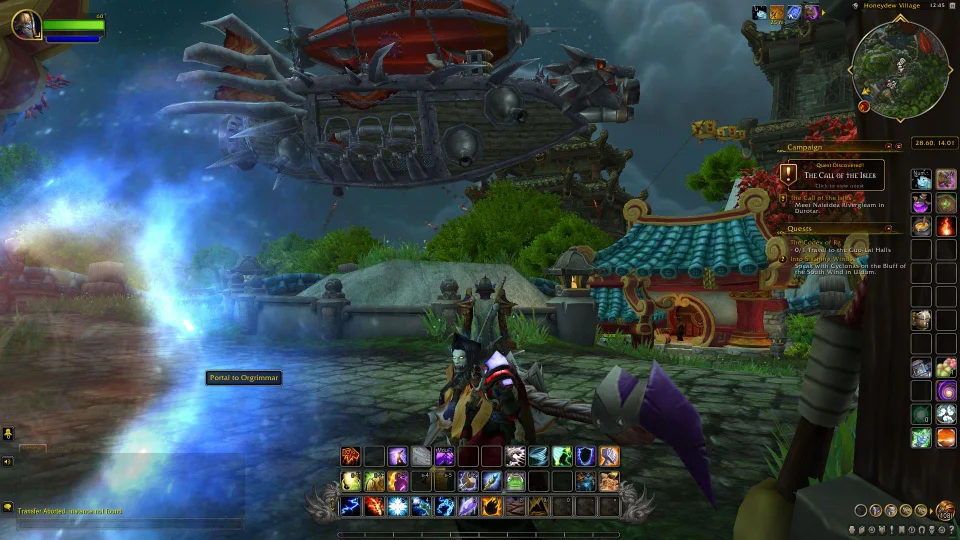The width and height of the screenshot is (960, 540).
Task: Click the player portrait frame
Action: [26, 24]
